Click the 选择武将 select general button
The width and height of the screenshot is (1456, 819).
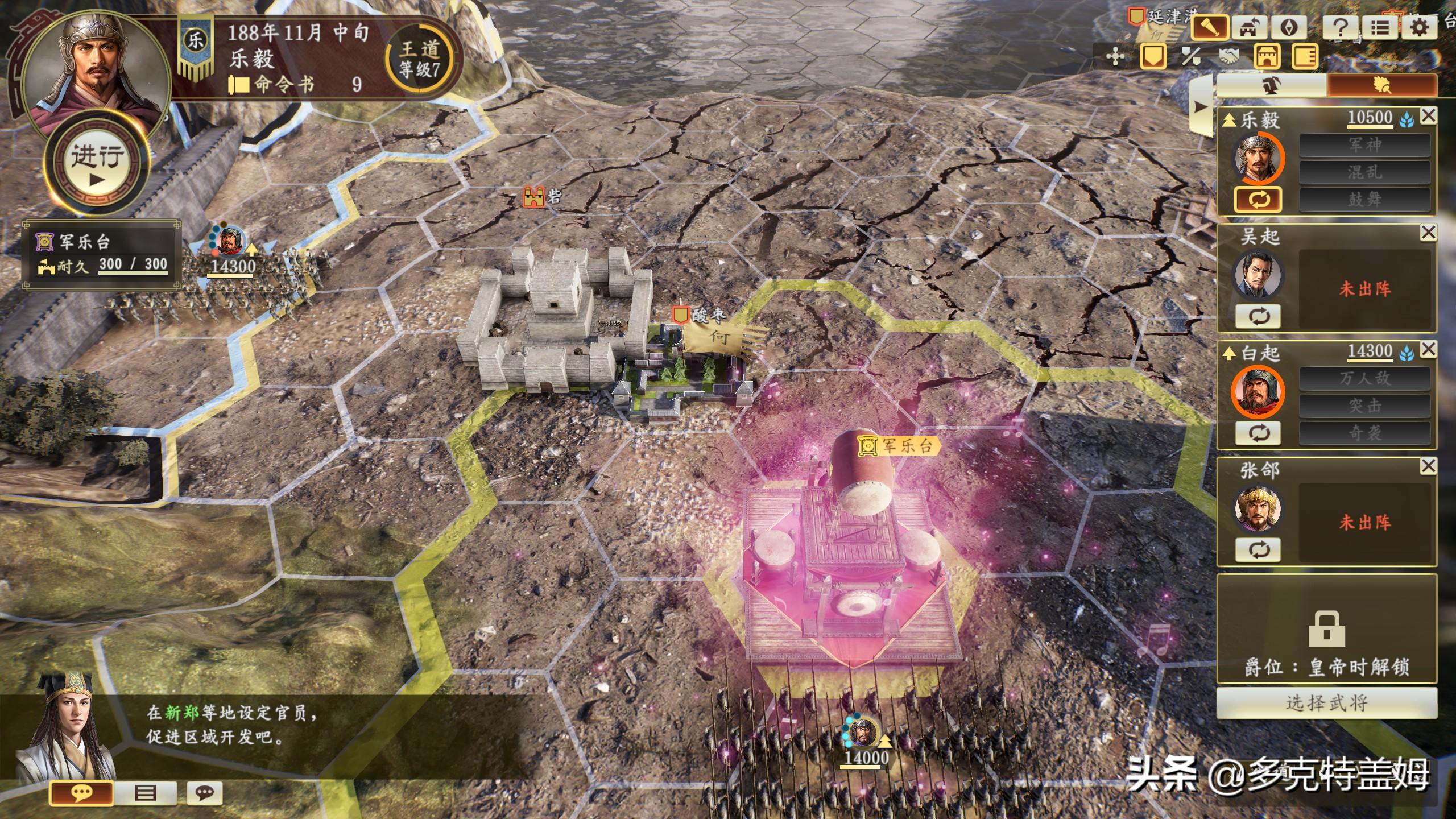tap(1326, 703)
